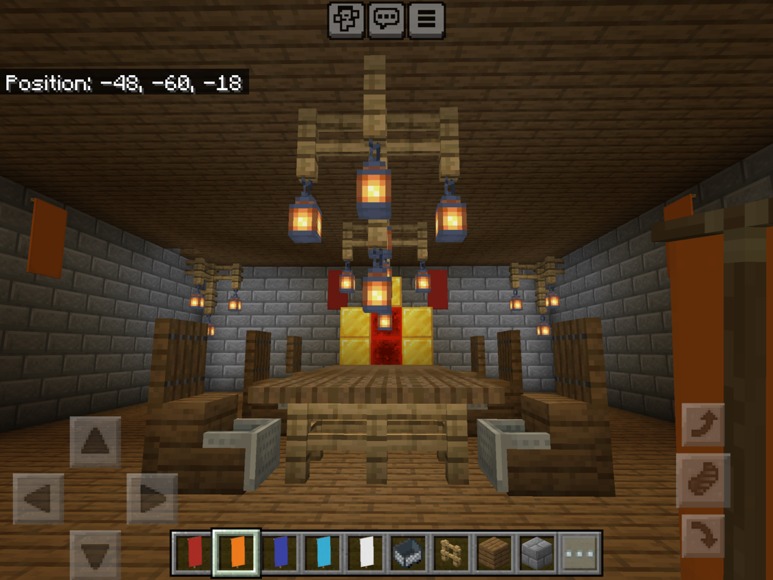
Task: Open the chat speech bubble
Action: 386,19
